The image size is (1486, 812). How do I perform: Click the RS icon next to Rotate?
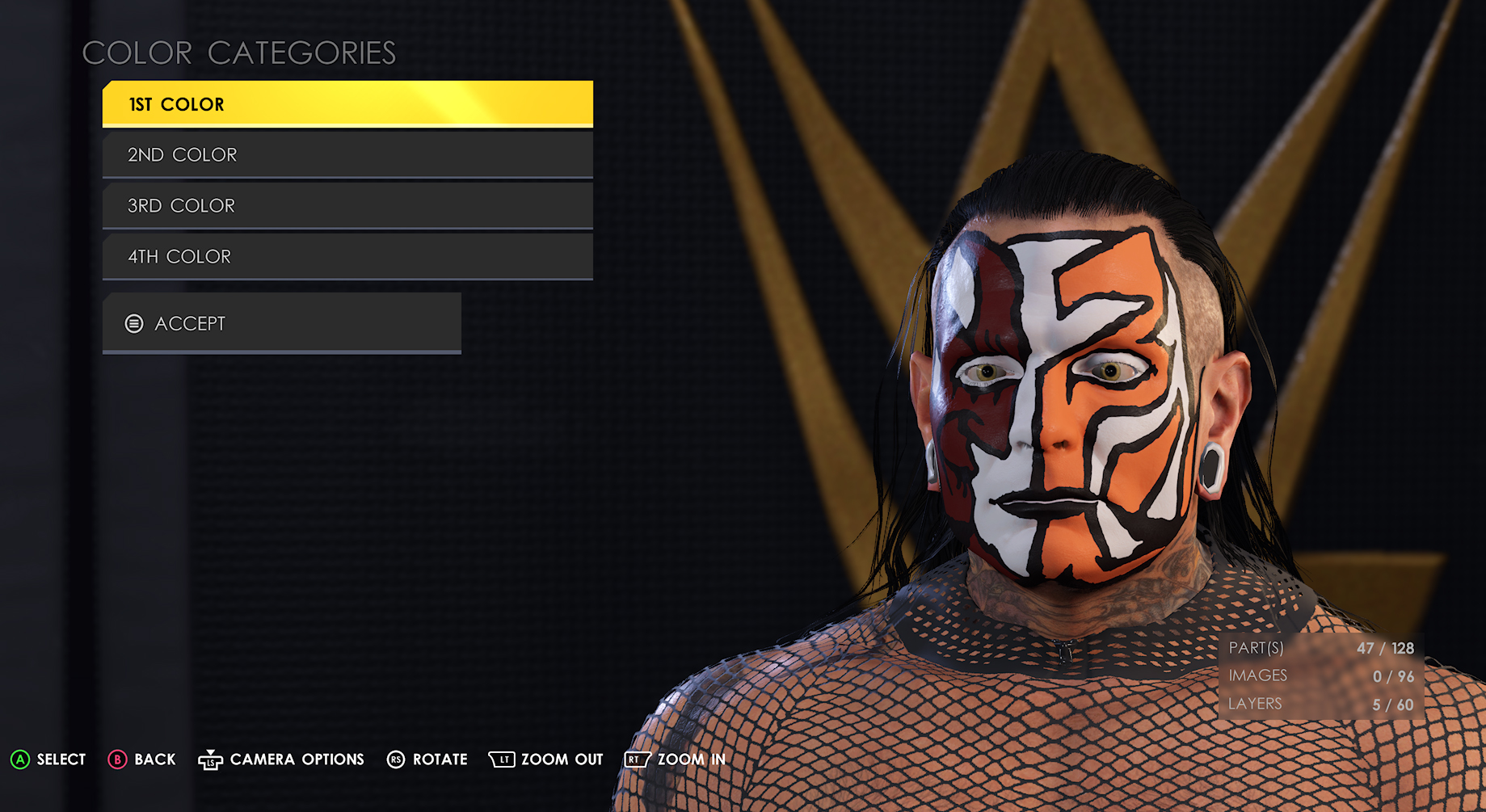tap(395, 759)
